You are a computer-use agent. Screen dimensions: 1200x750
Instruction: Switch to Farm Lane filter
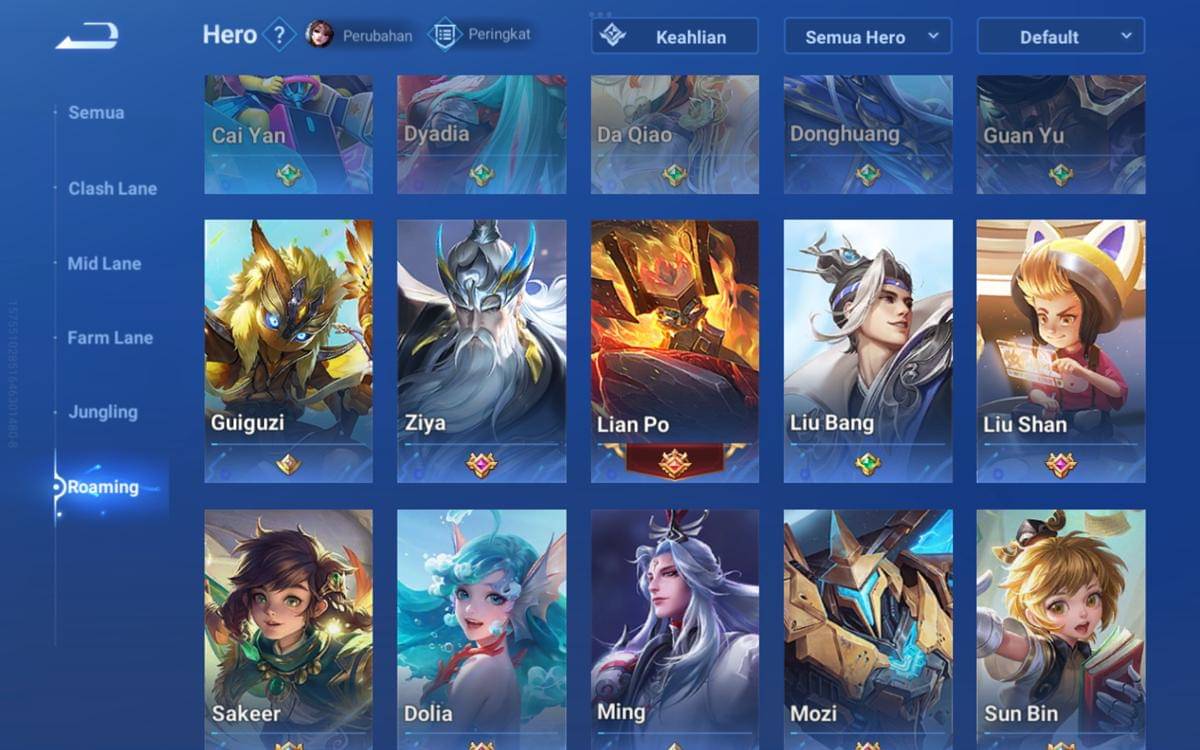pyautogui.click(x=110, y=338)
